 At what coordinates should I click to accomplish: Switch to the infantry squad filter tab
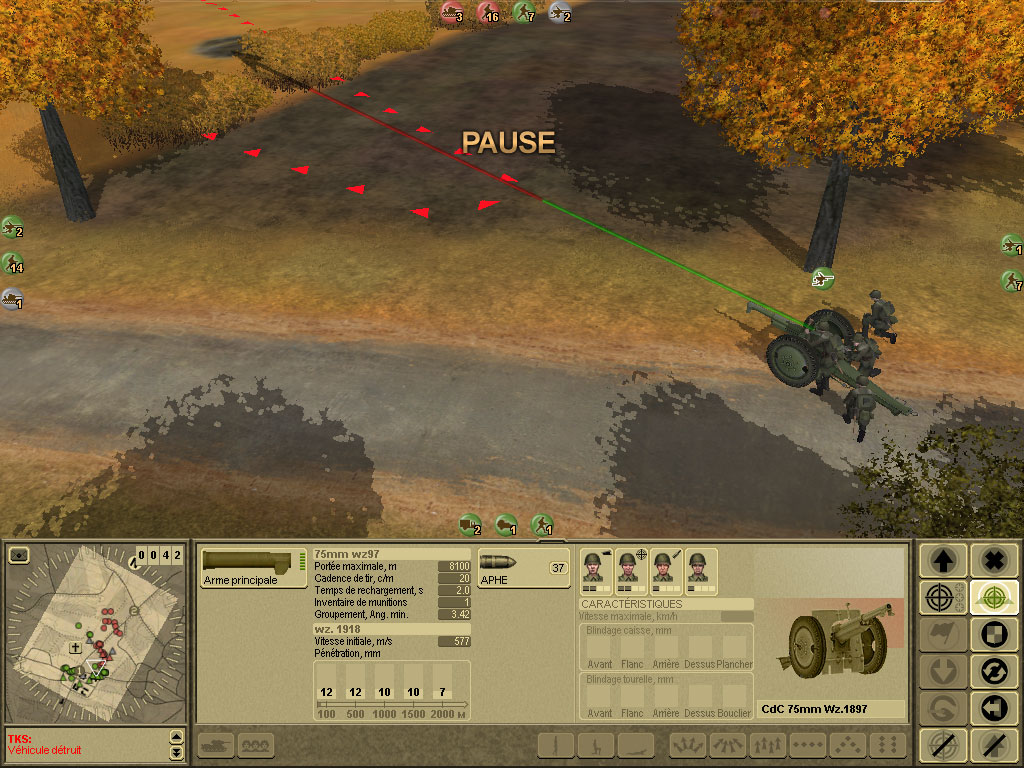click(257, 745)
